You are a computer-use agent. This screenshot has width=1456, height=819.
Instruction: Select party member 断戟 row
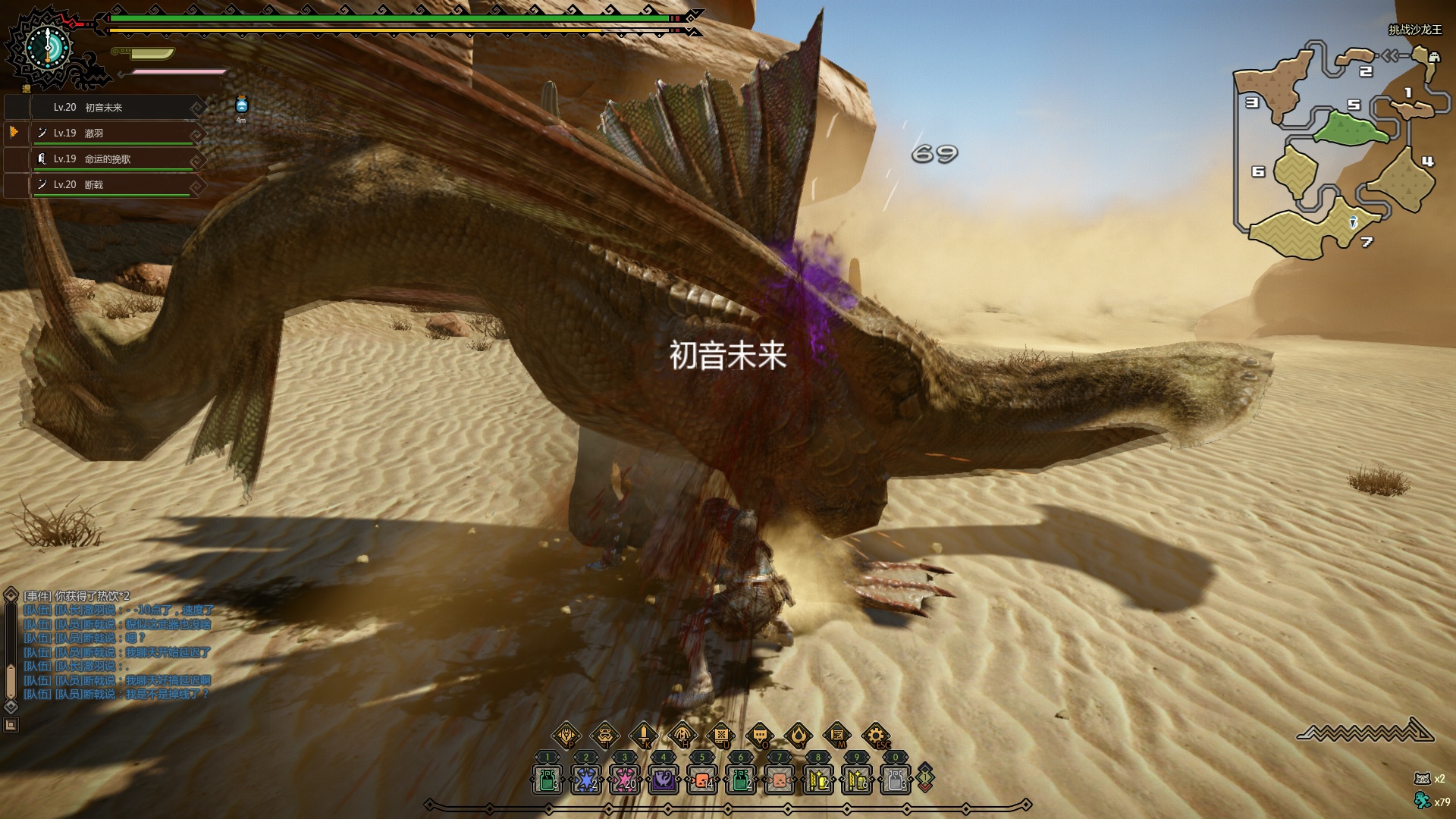(x=114, y=185)
